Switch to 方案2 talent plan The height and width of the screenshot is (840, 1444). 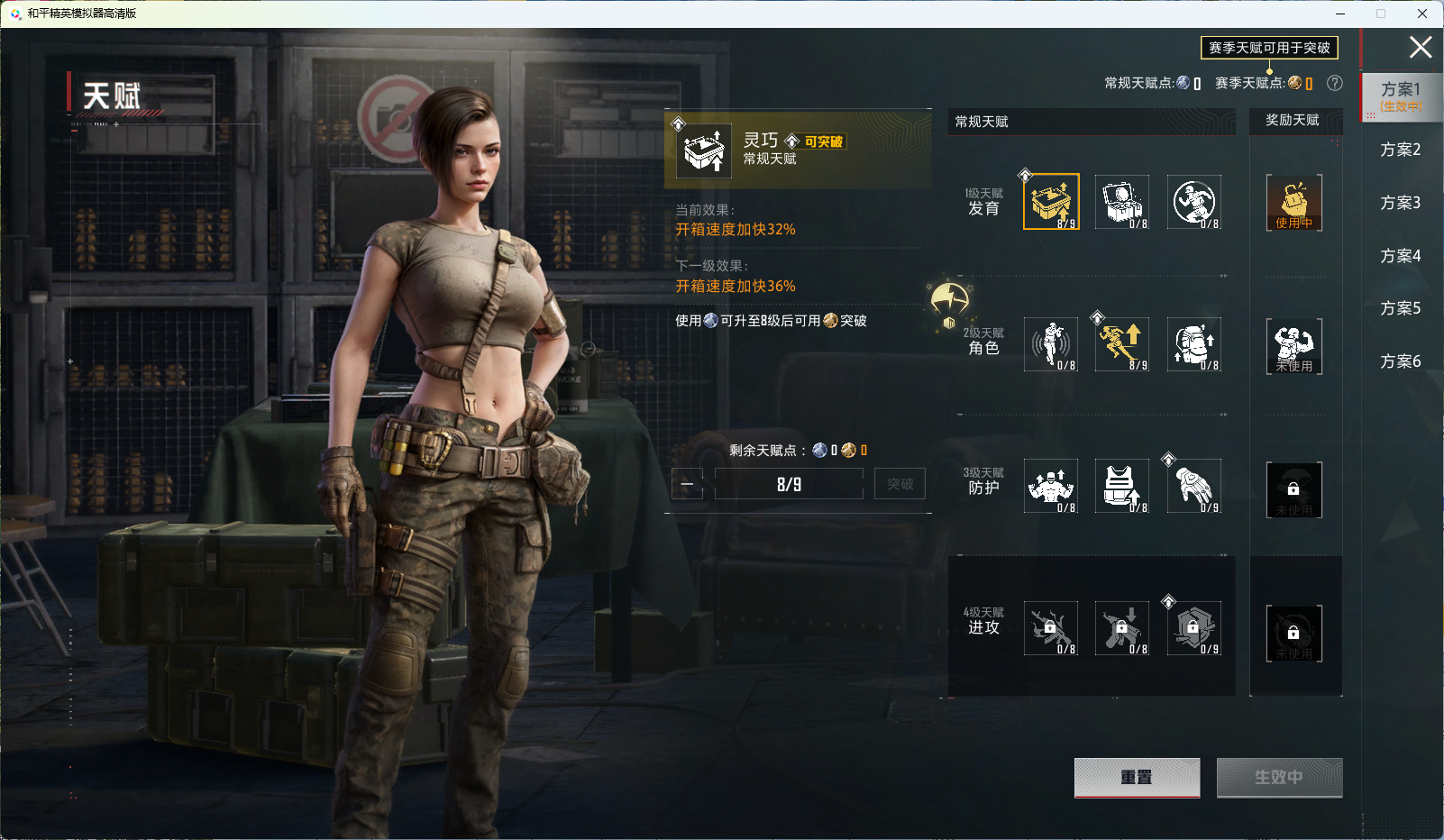(x=1400, y=150)
